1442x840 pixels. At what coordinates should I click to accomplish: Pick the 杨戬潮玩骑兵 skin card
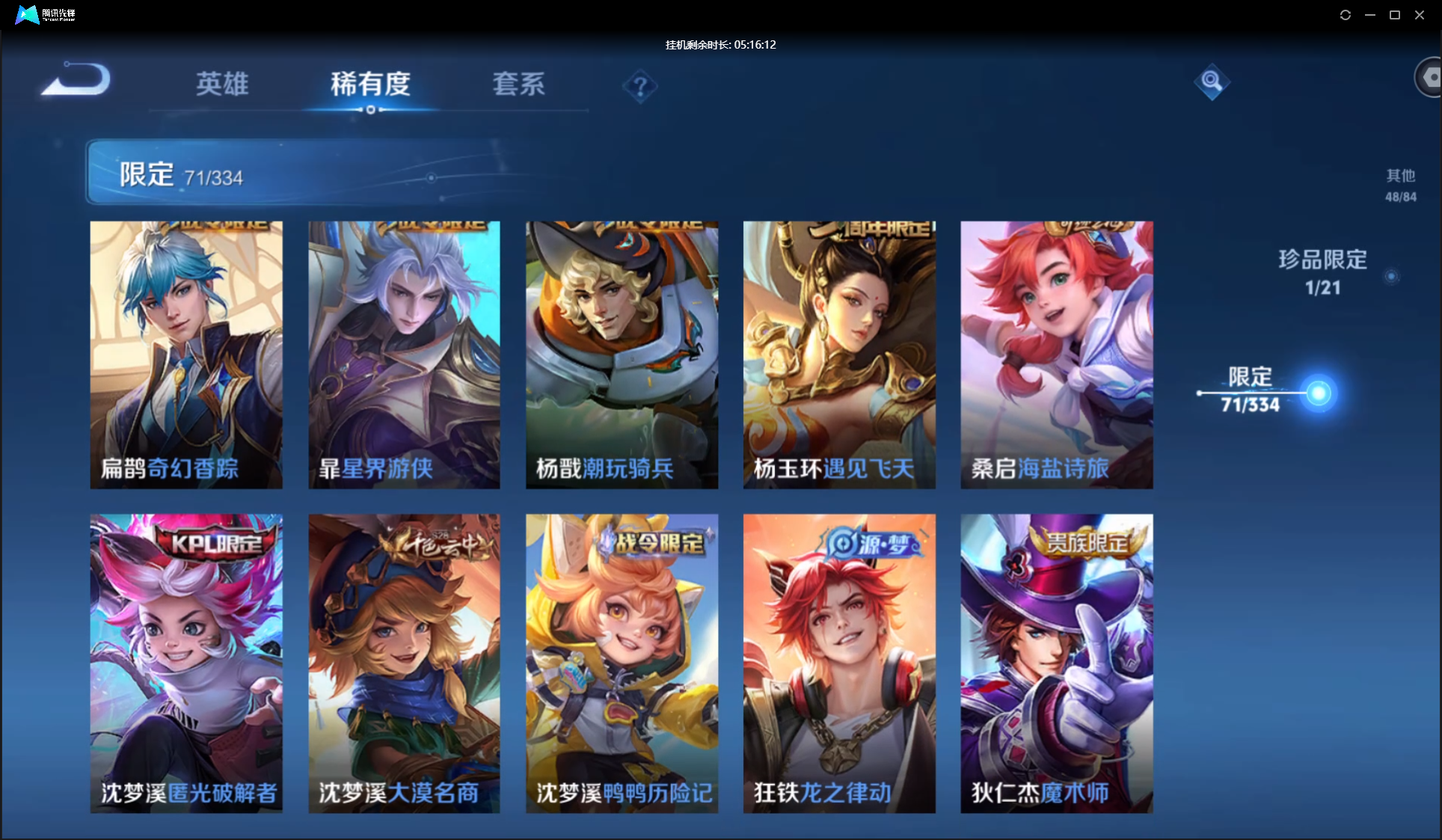click(622, 355)
